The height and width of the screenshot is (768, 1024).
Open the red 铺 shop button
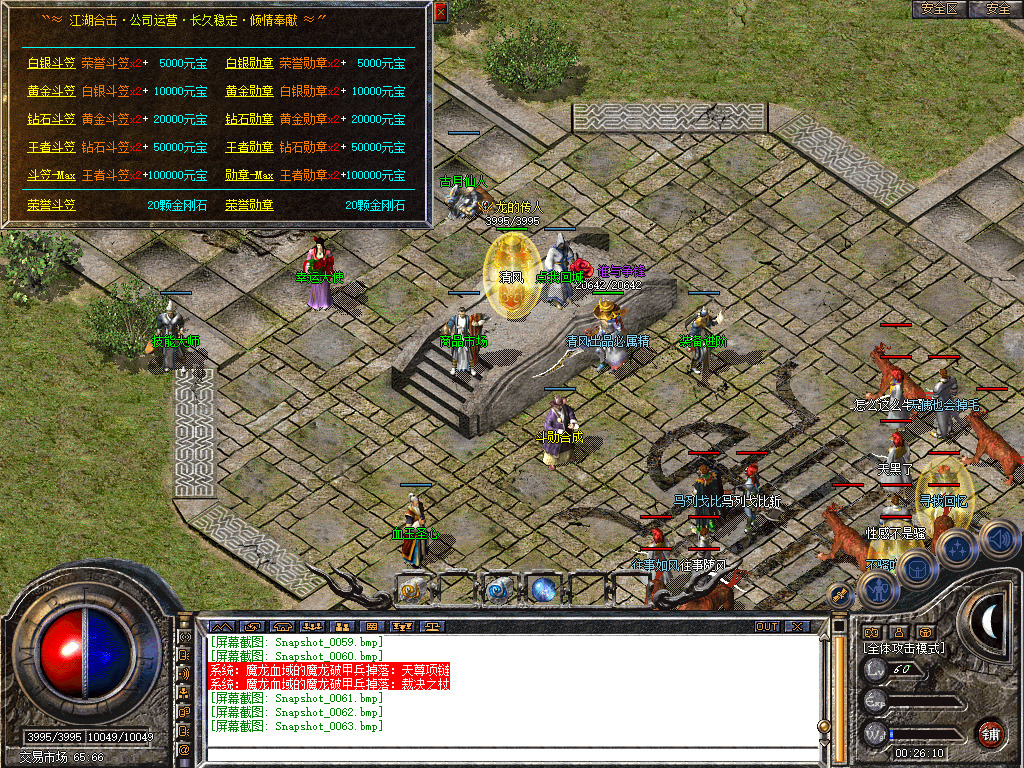pyautogui.click(x=991, y=732)
